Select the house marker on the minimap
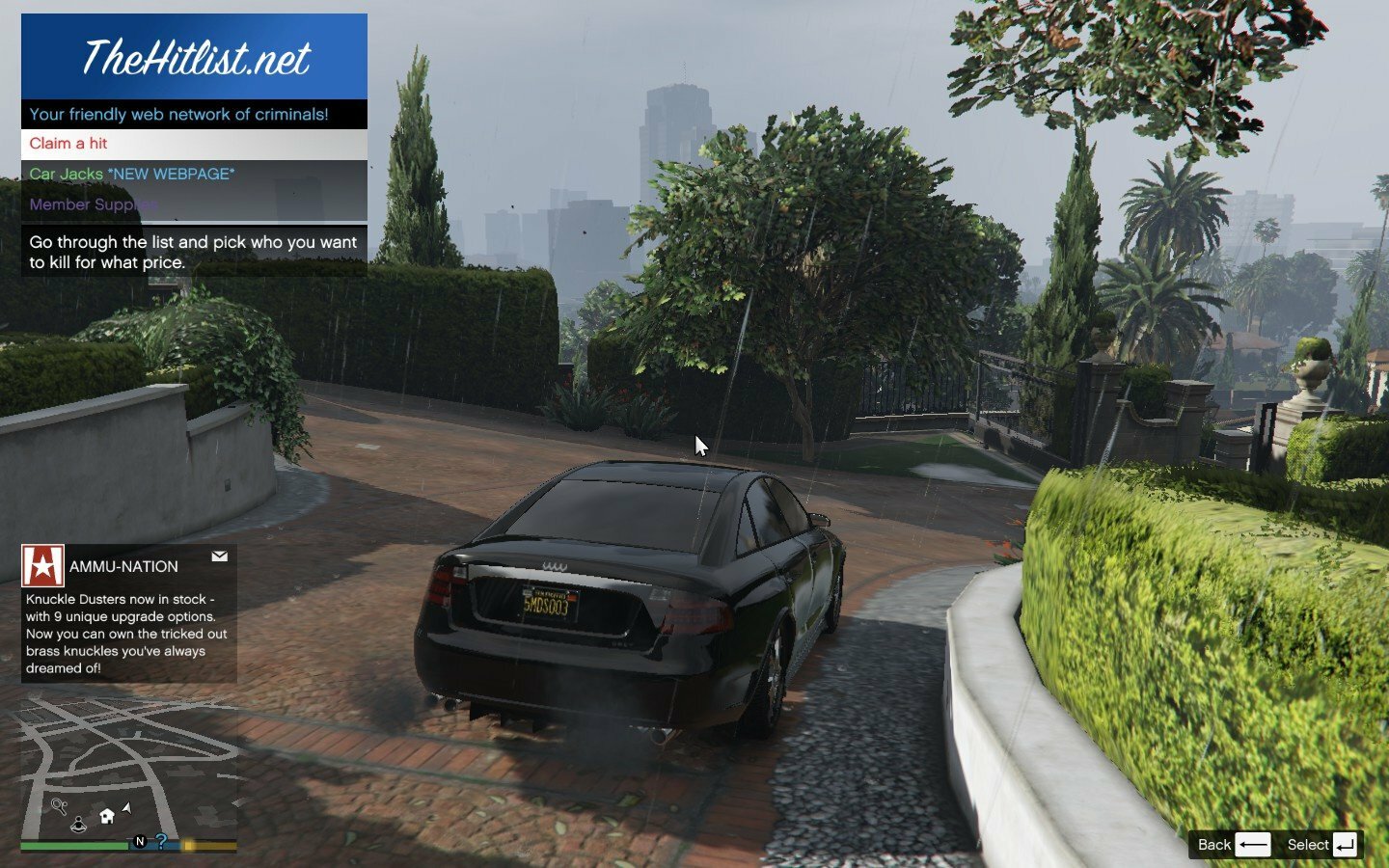Image resolution: width=1389 pixels, height=868 pixels. (x=107, y=816)
